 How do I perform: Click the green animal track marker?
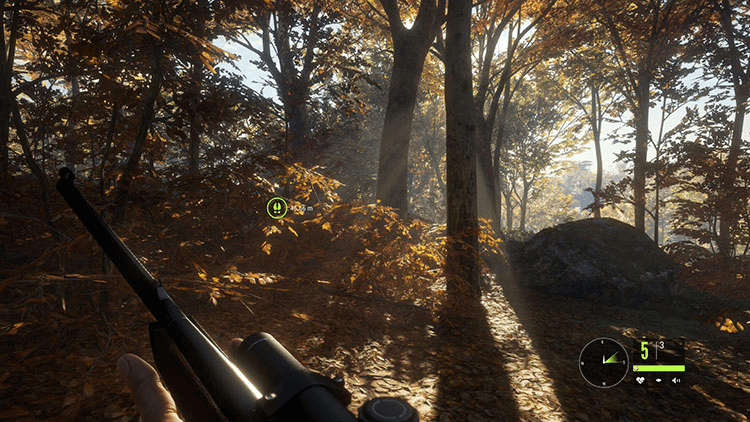(x=277, y=207)
